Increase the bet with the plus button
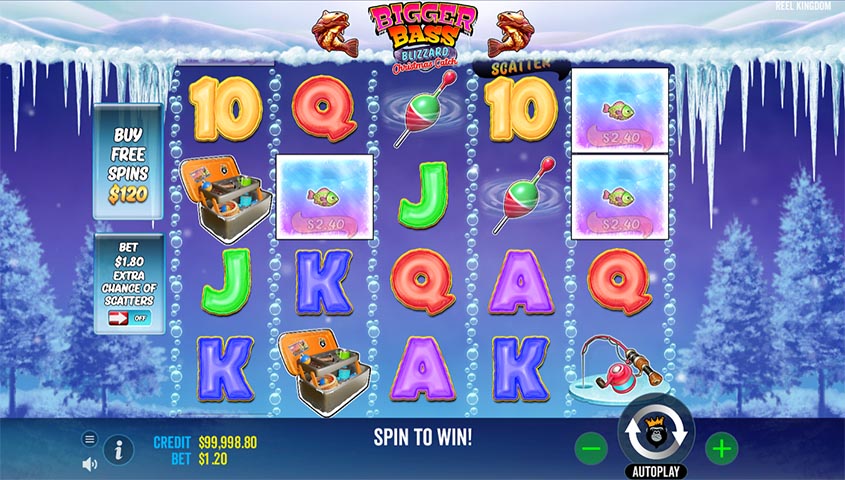Image resolution: width=845 pixels, height=480 pixels. 721,449
